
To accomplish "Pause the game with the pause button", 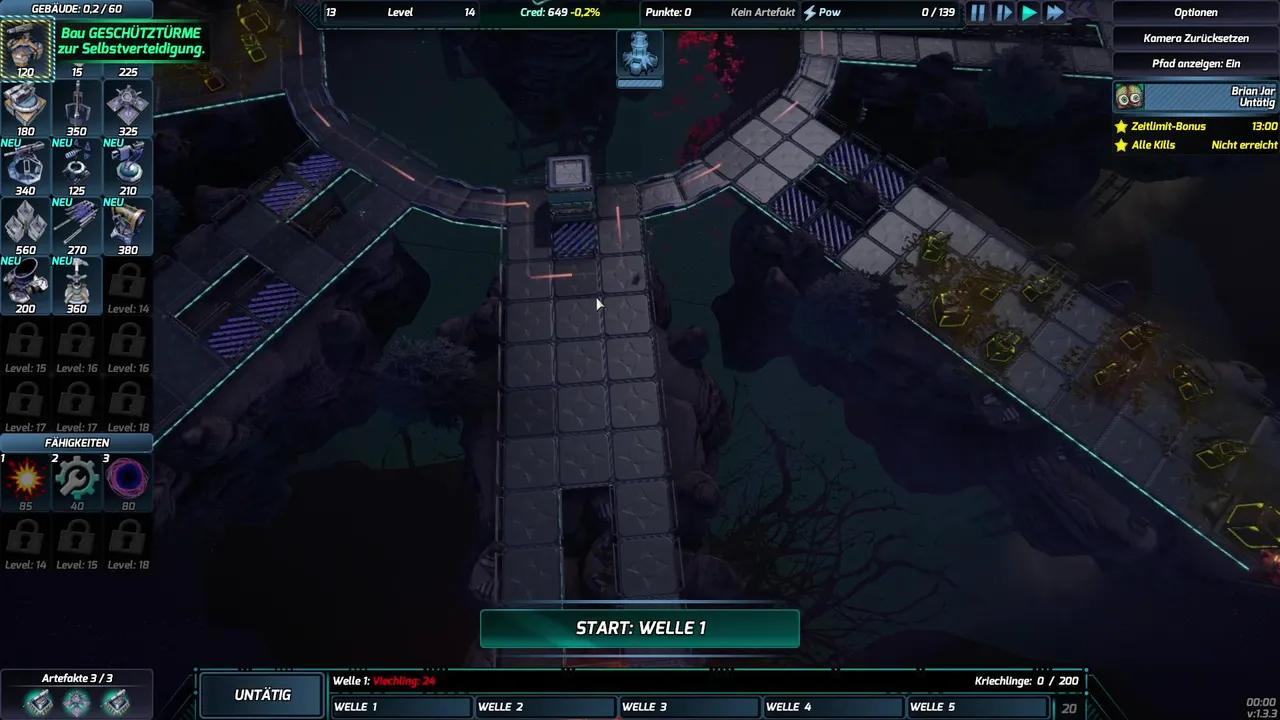I will click(977, 12).
